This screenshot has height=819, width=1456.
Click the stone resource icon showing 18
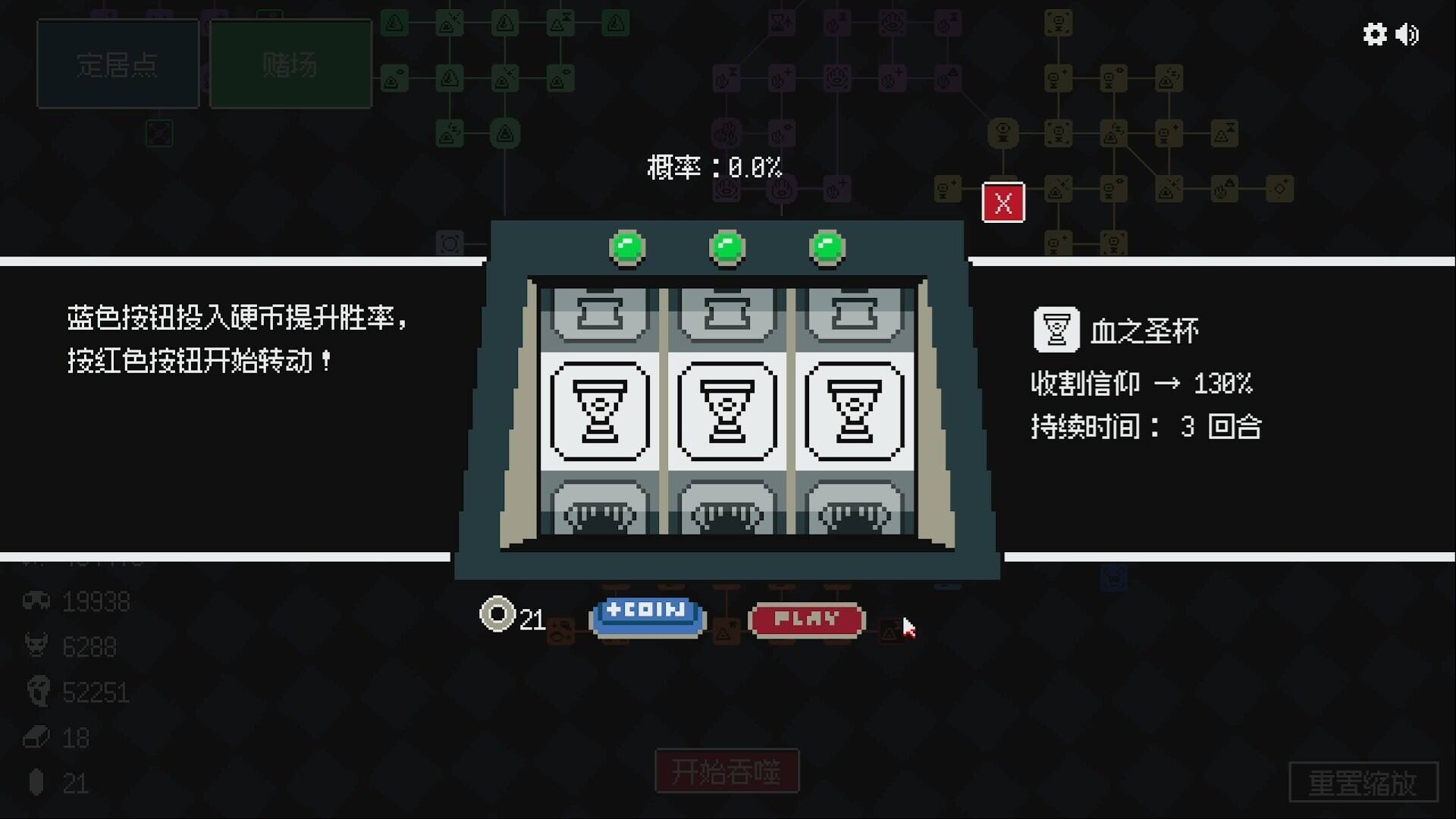[x=35, y=737]
